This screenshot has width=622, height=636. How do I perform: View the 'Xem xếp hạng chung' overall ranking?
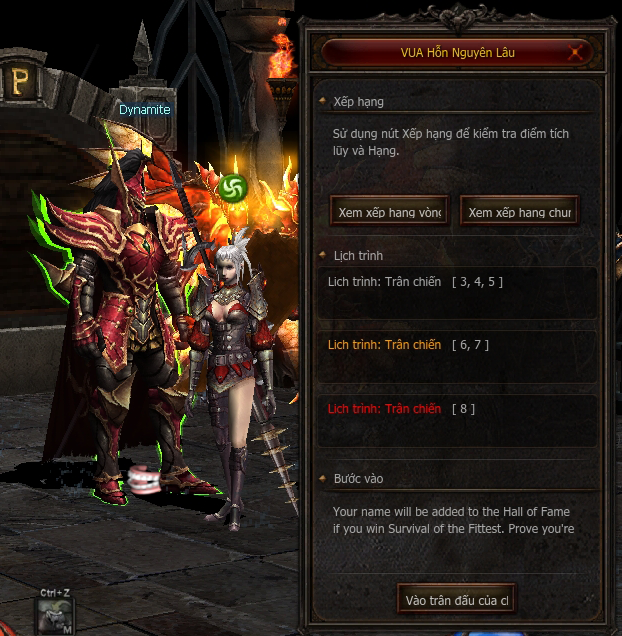pos(519,212)
